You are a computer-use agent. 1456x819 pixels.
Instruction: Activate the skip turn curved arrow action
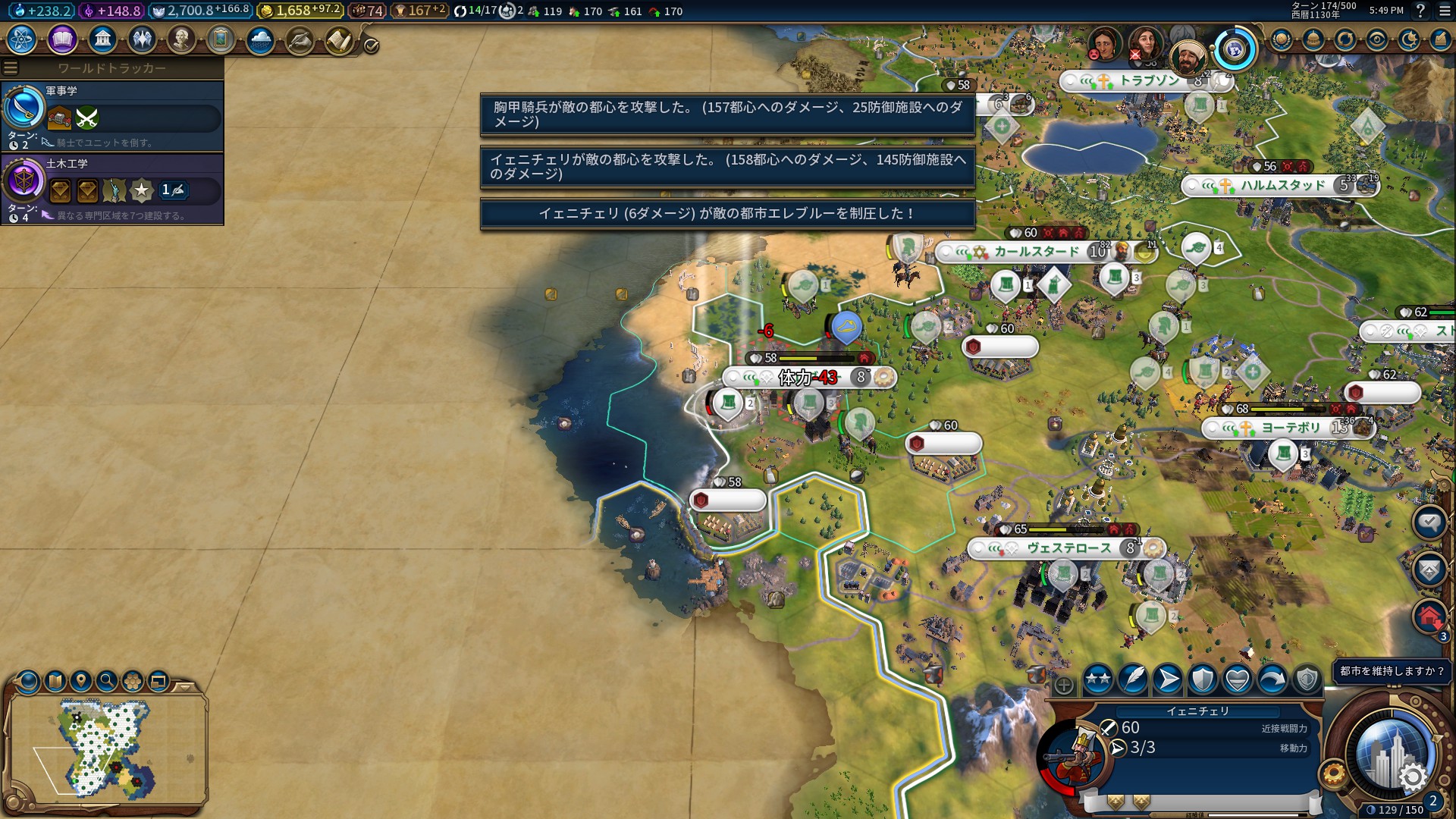coord(1272,679)
